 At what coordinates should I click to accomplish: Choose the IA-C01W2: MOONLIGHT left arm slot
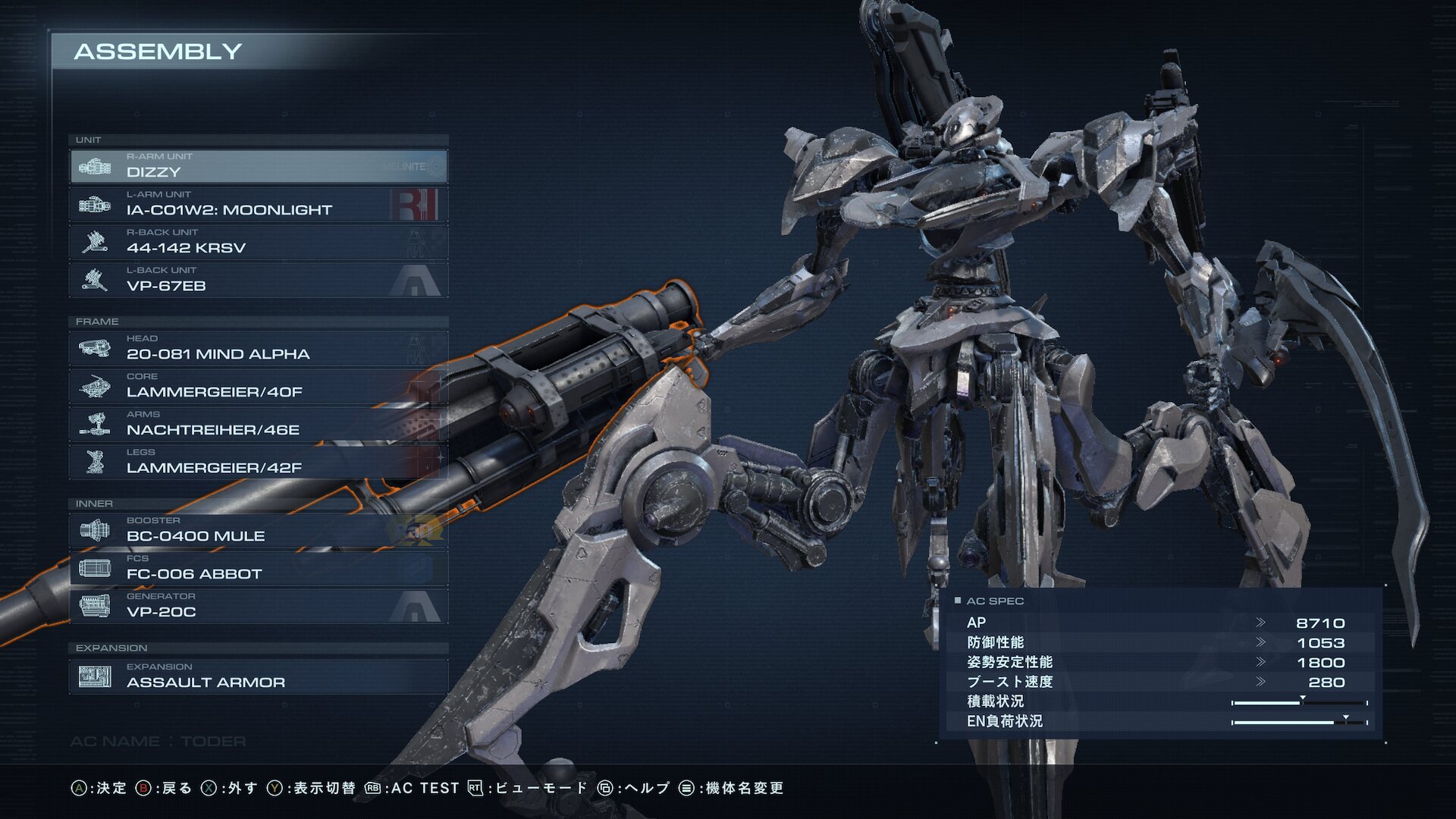(258, 204)
